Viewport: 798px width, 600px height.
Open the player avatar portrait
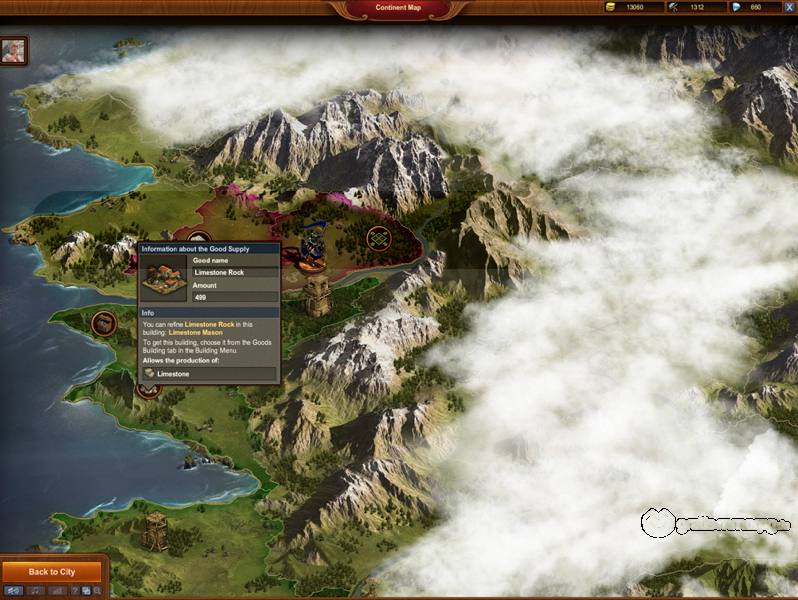[14, 50]
